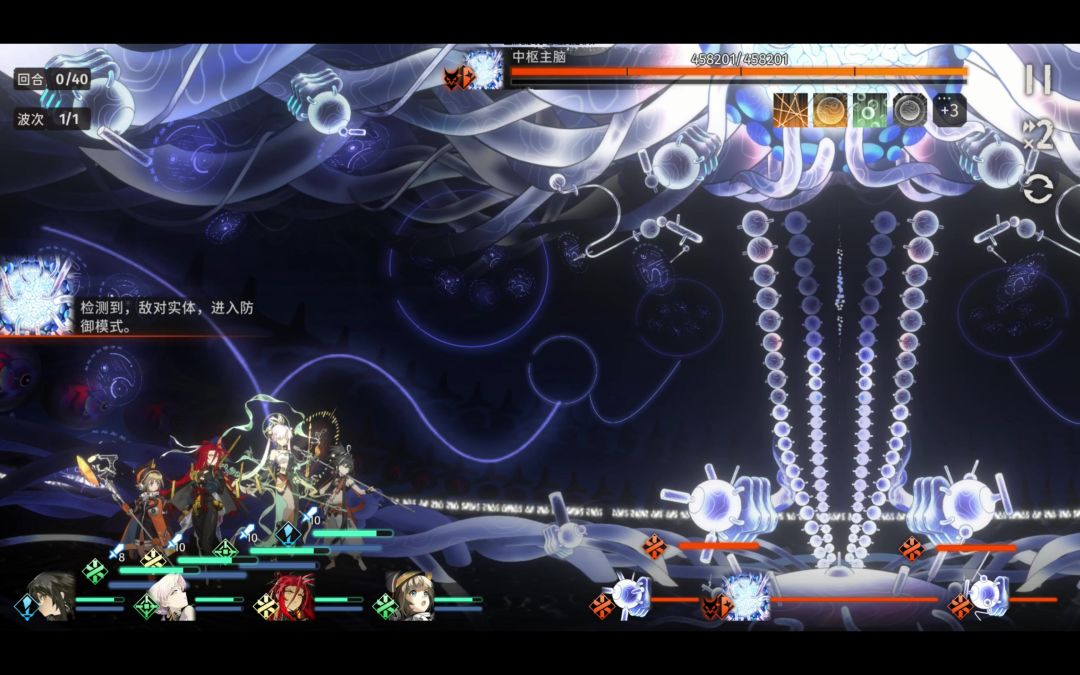Select the dark-haired character portrait

coord(50,597)
